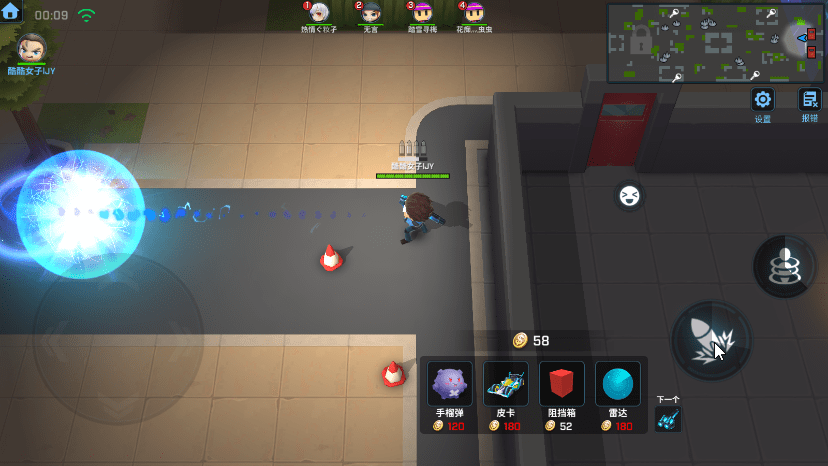Click the home icon button
This screenshot has width=828, height=466.
pos(12,13)
